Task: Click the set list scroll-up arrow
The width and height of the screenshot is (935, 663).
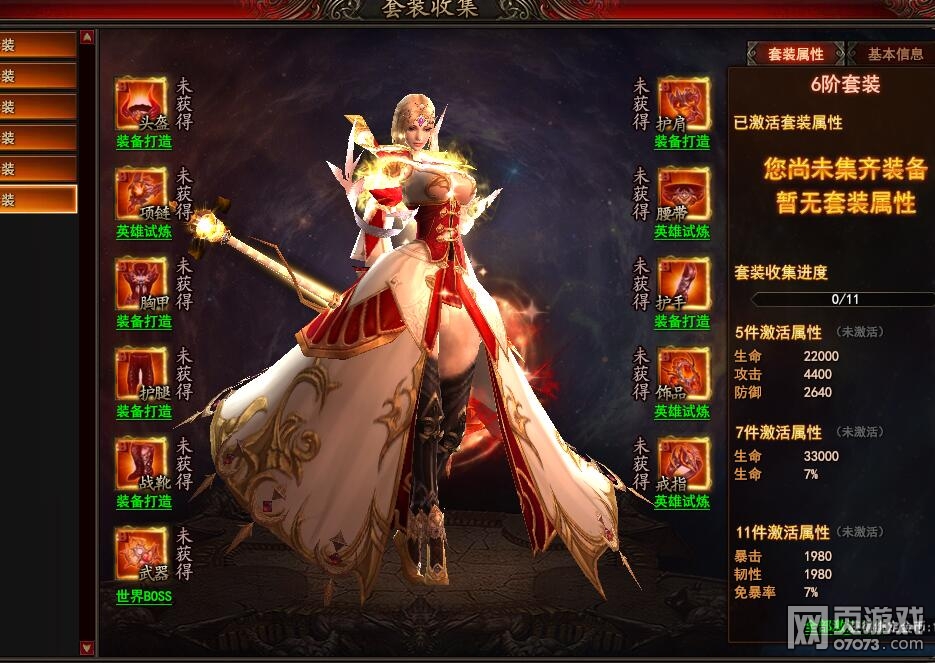Action: tap(87, 38)
